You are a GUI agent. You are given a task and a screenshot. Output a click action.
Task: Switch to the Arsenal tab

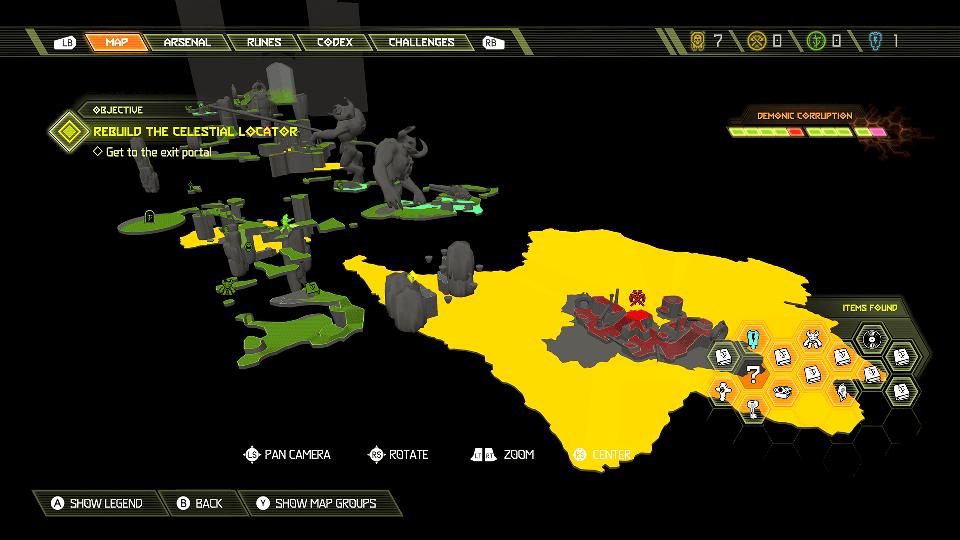pos(187,42)
